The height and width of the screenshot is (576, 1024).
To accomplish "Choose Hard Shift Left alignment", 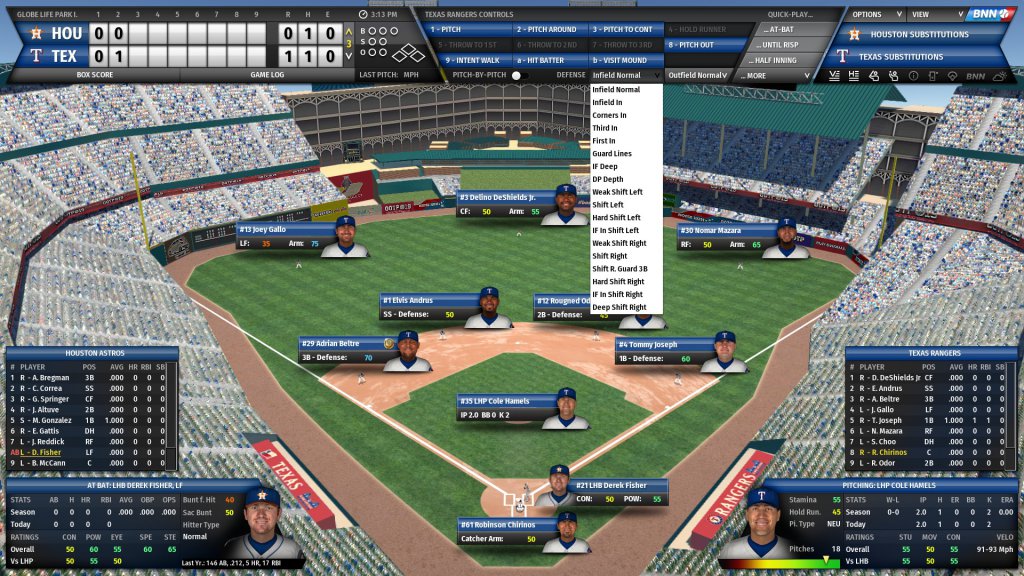I will (x=616, y=218).
